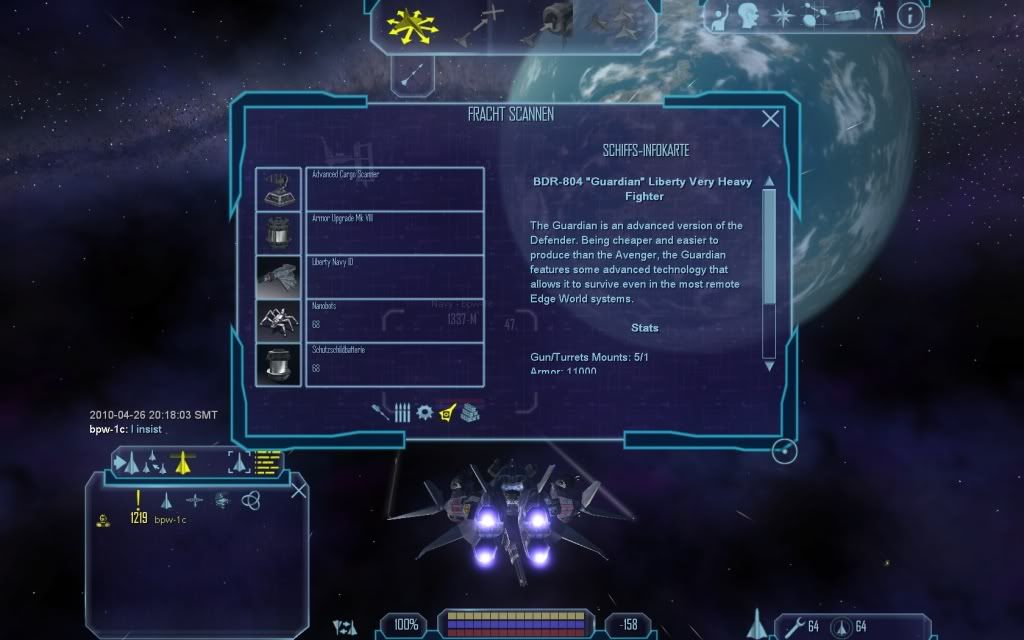Select the Nanobots cargo row
Image resolution: width=1024 pixels, height=640 pixels.
pos(395,320)
